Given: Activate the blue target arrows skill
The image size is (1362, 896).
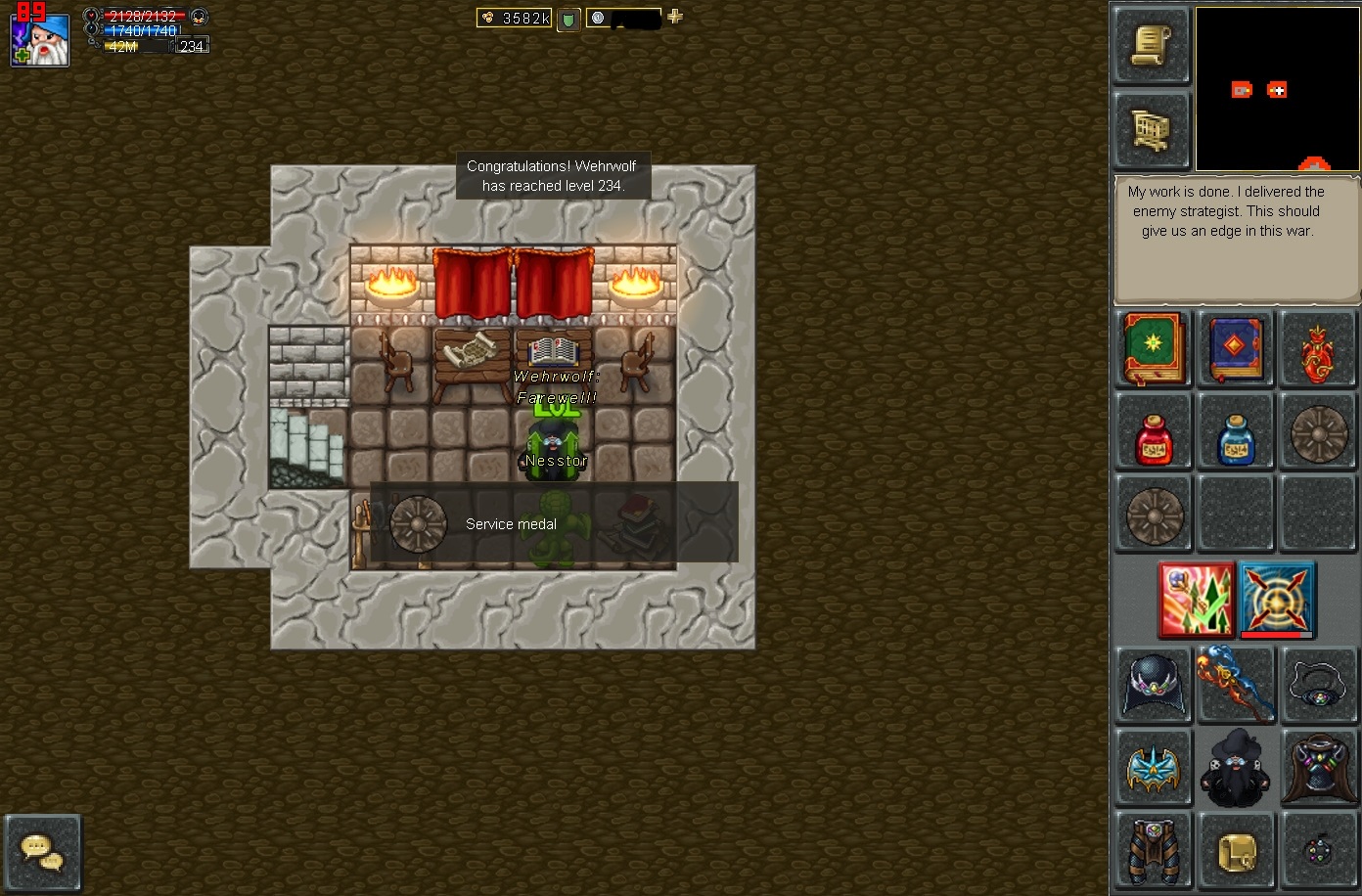Looking at the screenshot, I should (1277, 600).
